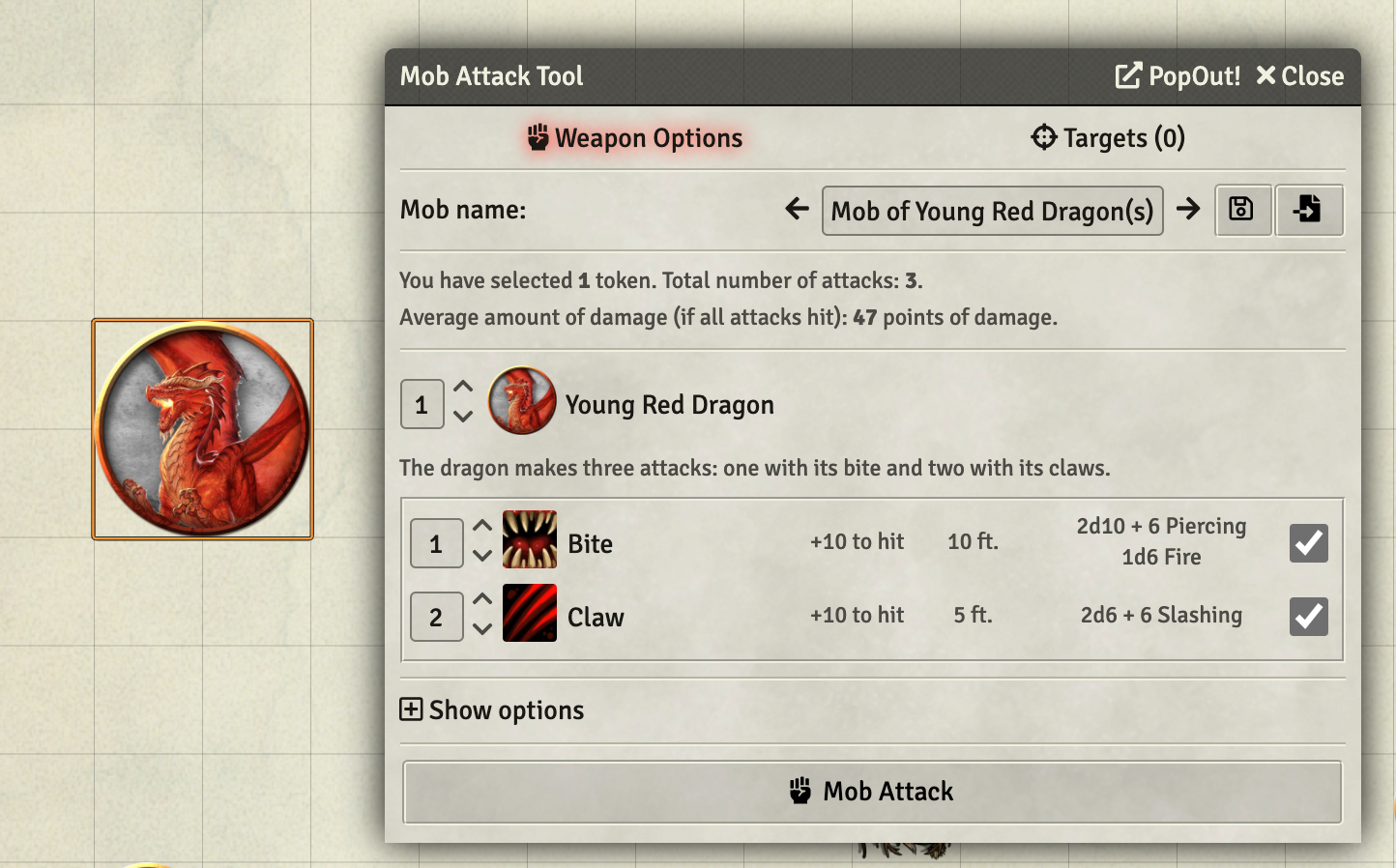Viewport: 1396px width, 868px height.
Task: Click the right arrow beside the mob name
Action: (1189, 209)
